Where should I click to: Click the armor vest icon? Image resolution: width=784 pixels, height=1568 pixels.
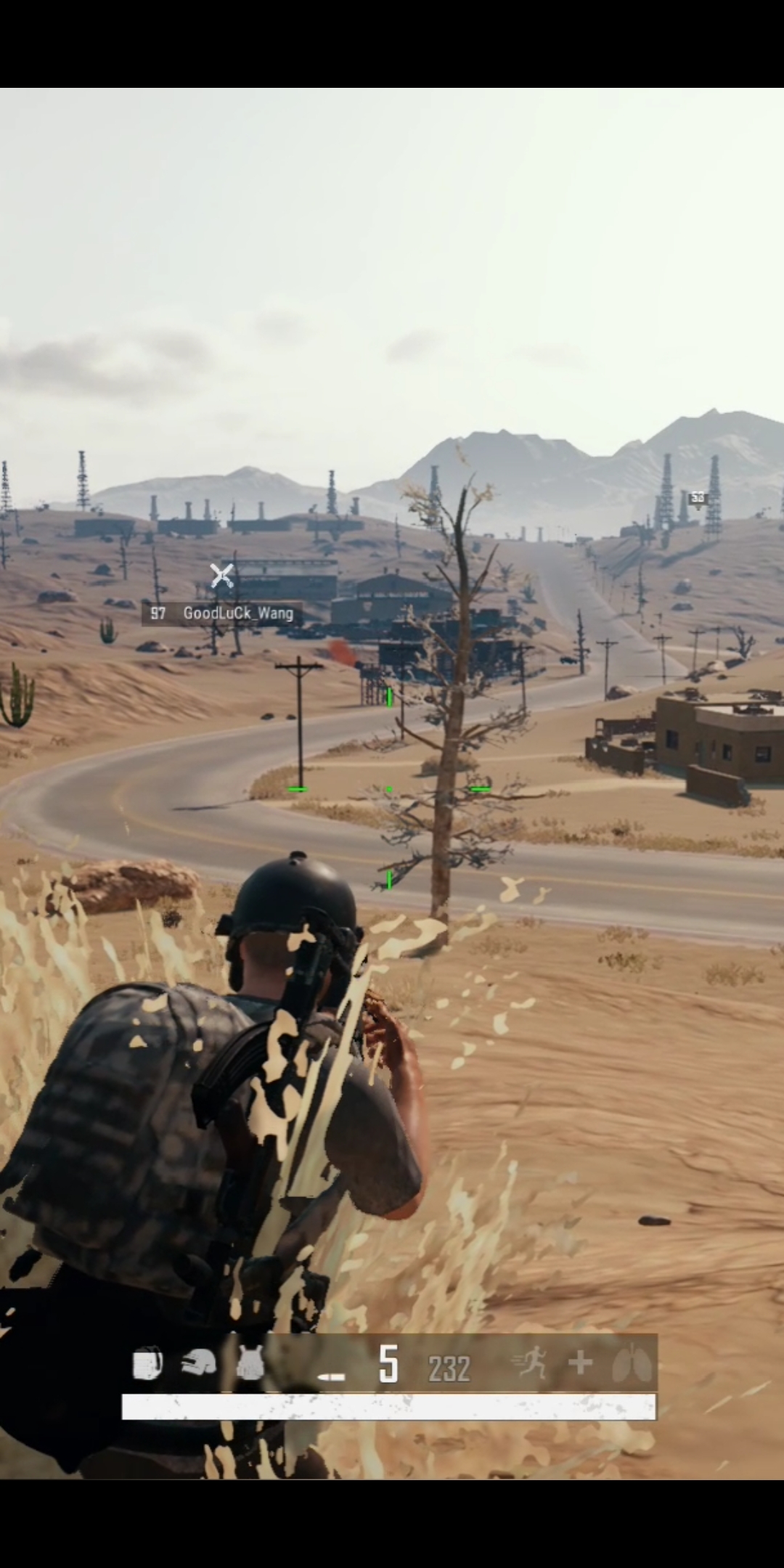pyautogui.click(x=250, y=1364)
